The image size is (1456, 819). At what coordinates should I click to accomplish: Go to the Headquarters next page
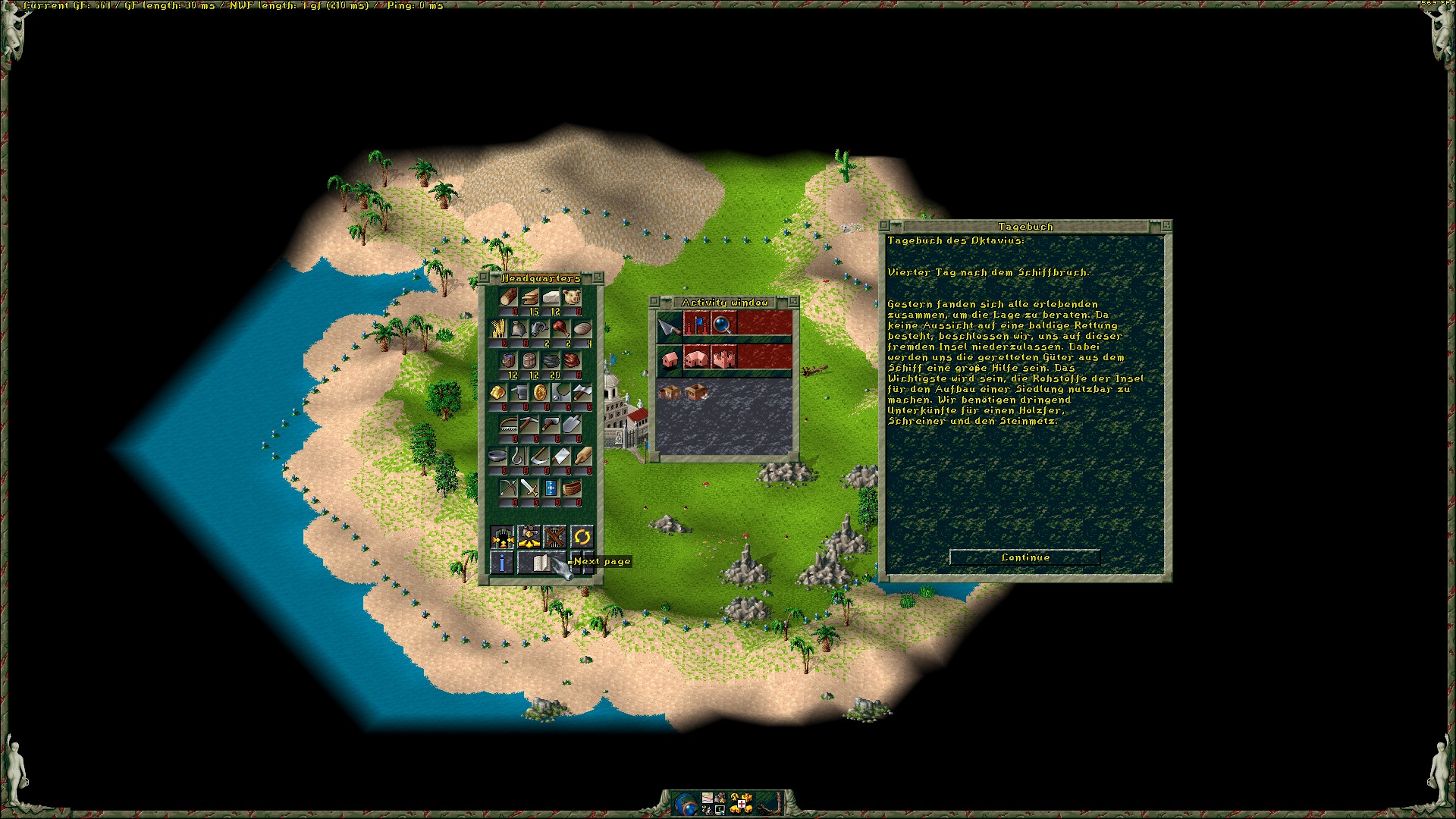541,563
